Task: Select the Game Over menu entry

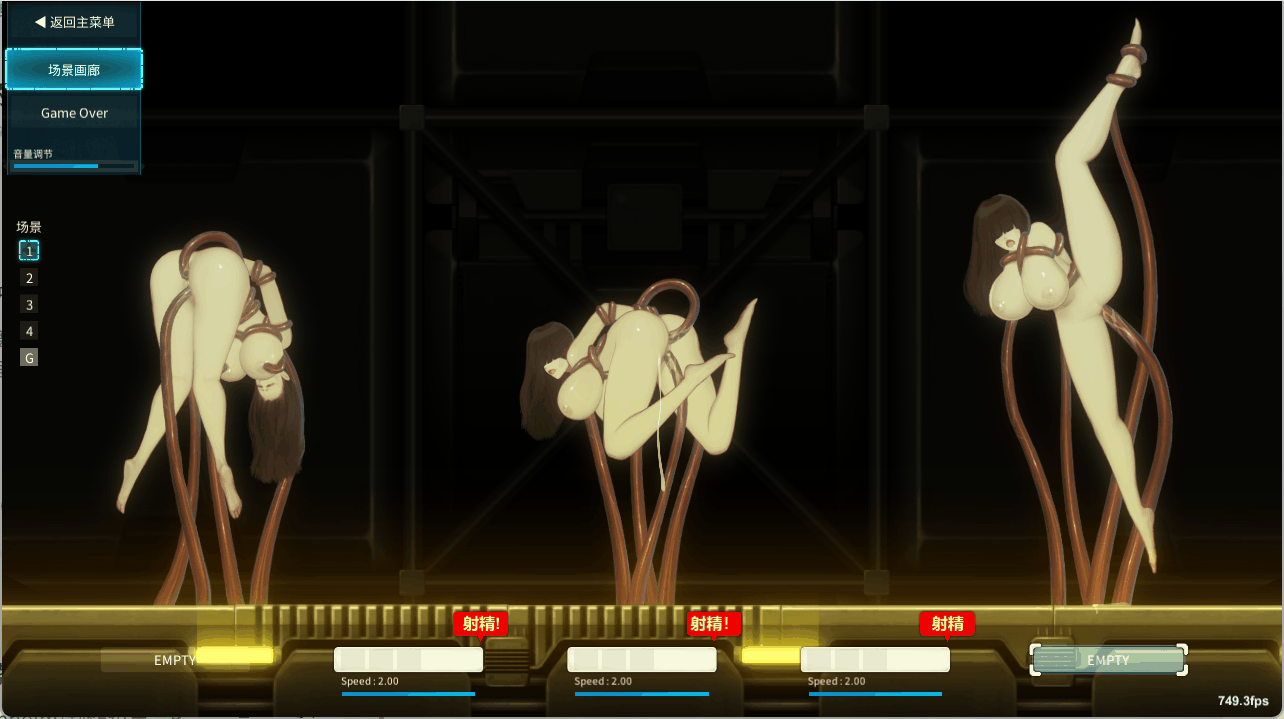Action: (x=74, y=113)
